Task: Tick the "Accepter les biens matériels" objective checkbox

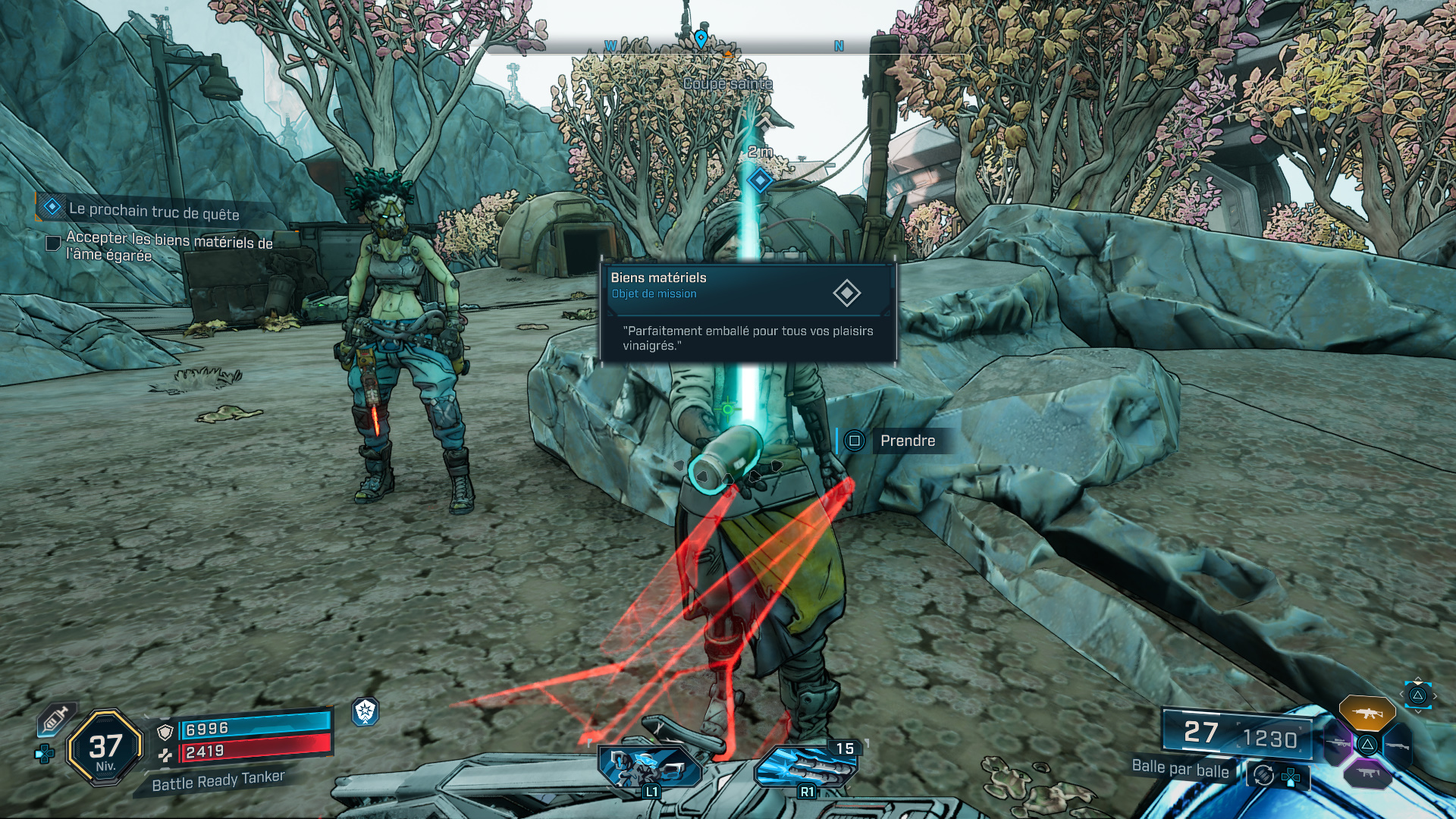Action: (x=53, y=243)
